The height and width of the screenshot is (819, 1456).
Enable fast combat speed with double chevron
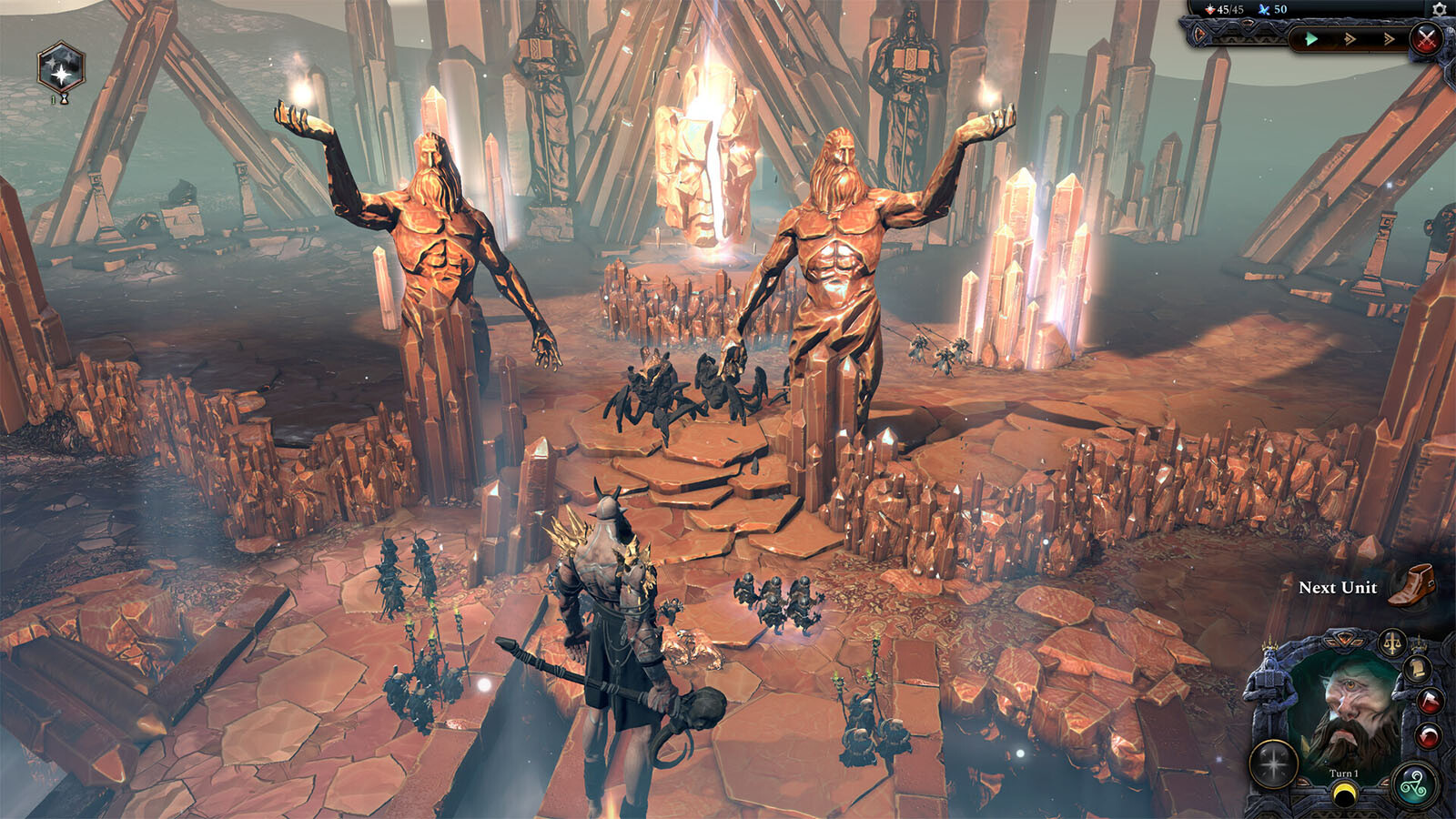coord(1350,38)
